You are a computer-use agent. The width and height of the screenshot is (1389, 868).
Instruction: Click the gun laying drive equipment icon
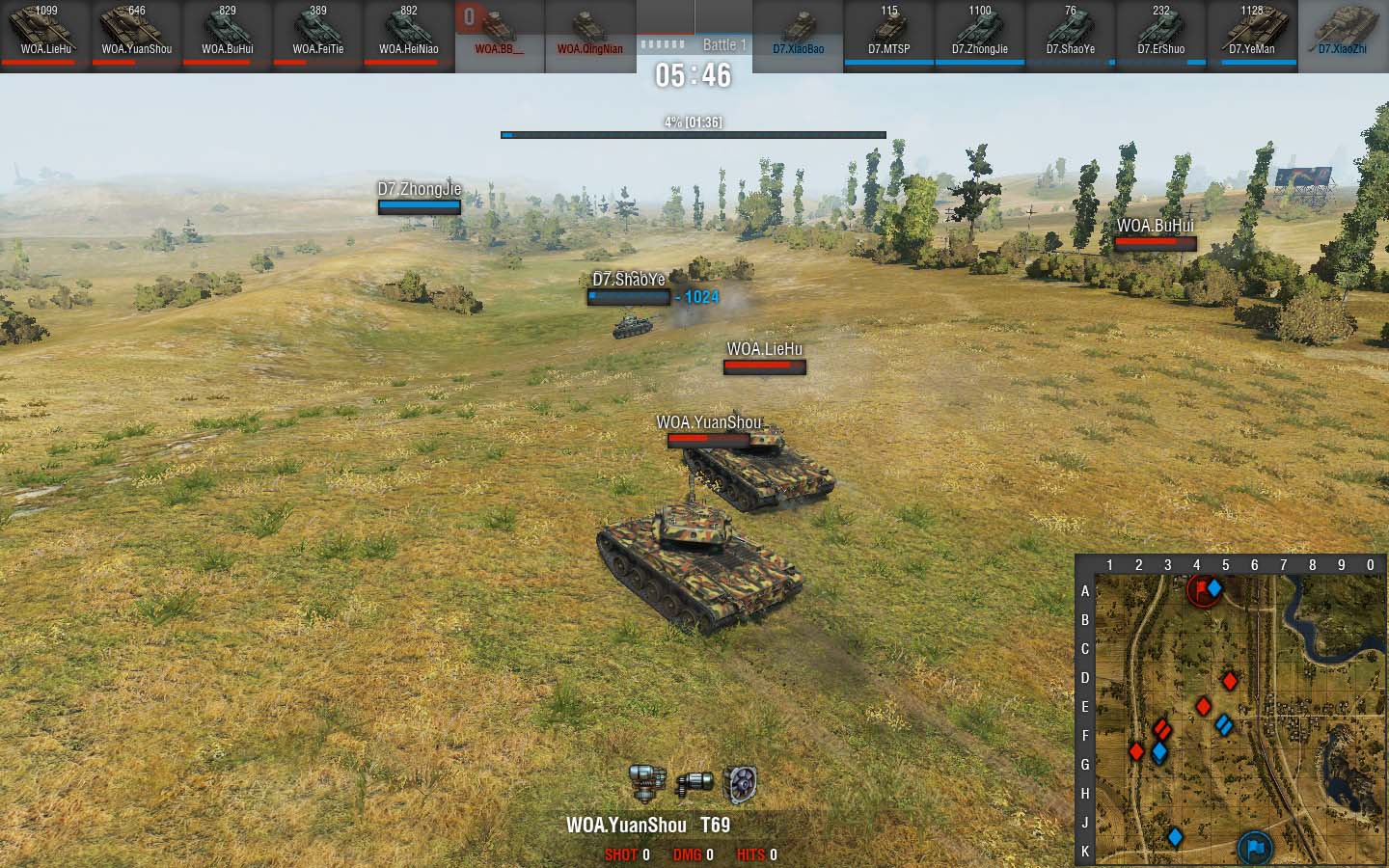[x=694, y=783]
